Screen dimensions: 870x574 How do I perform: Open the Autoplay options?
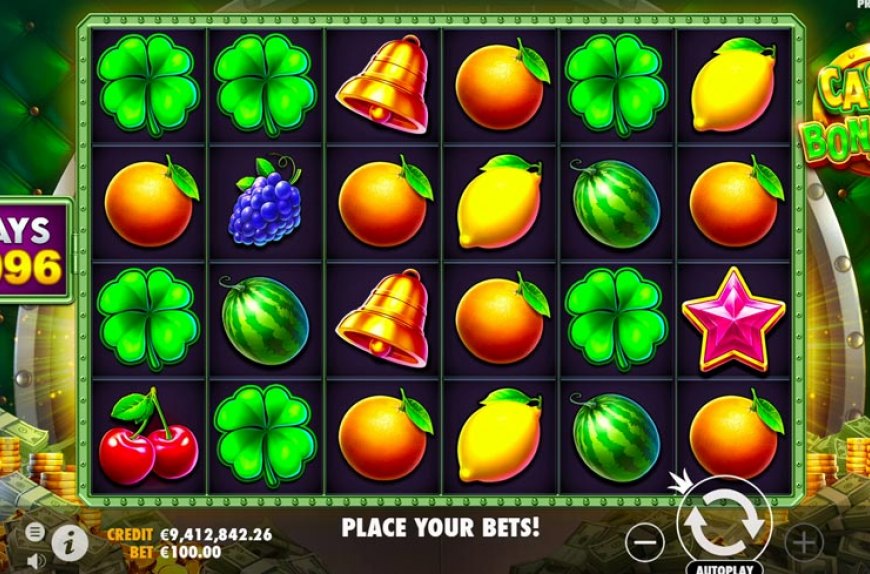724,566
